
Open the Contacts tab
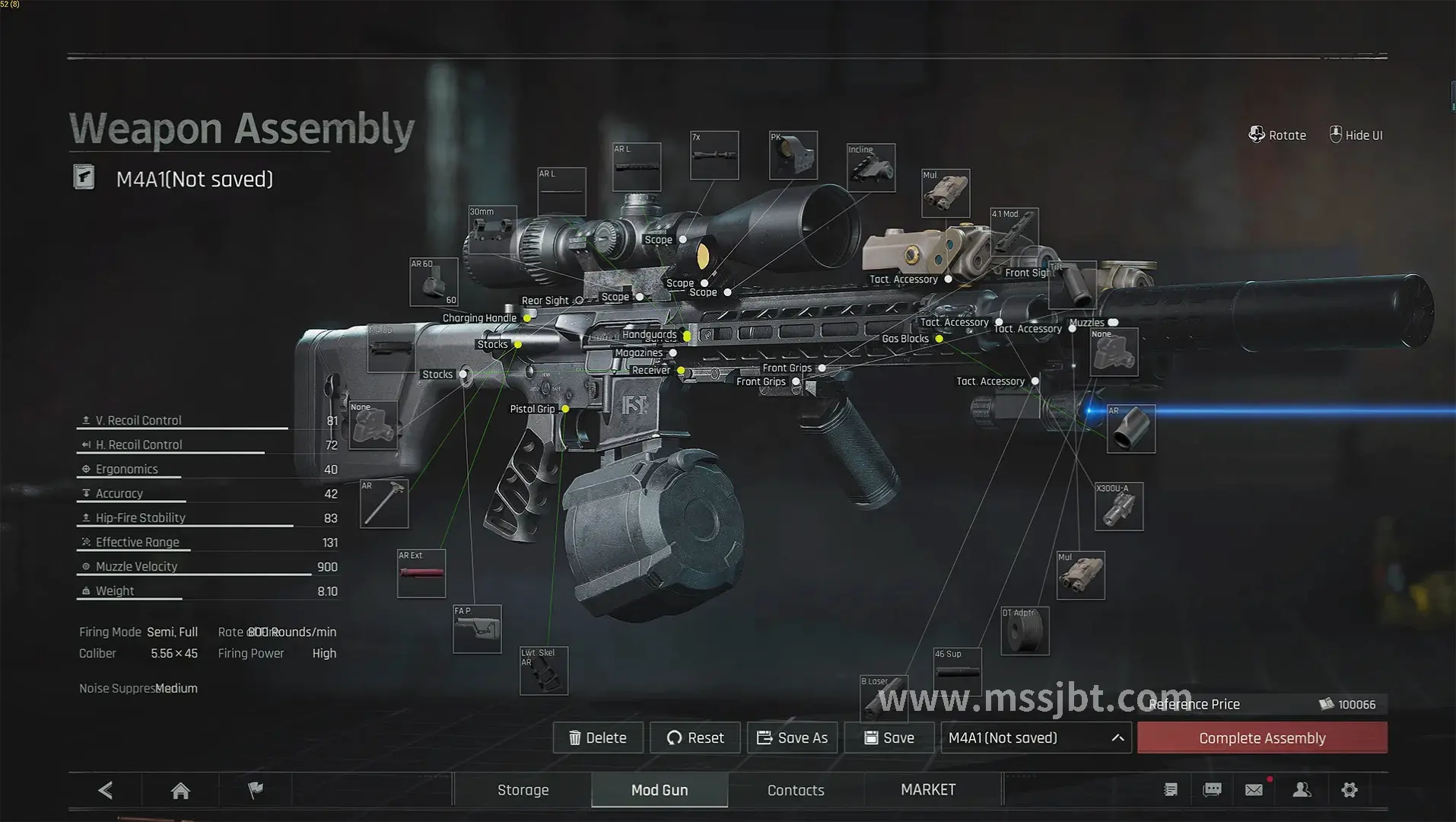(796, 790)
